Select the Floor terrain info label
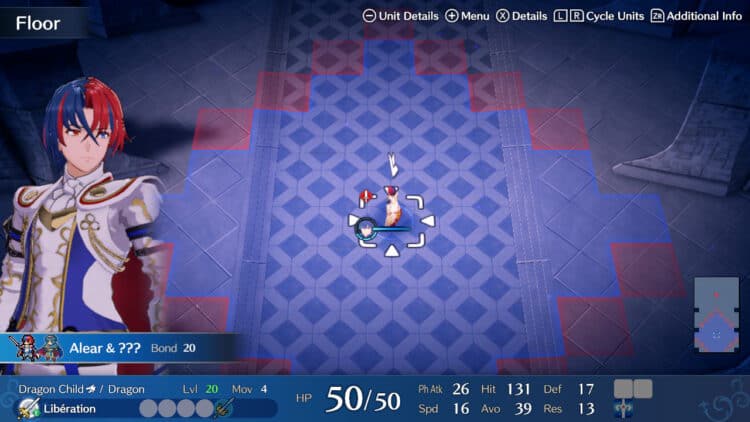 [38, 22]
